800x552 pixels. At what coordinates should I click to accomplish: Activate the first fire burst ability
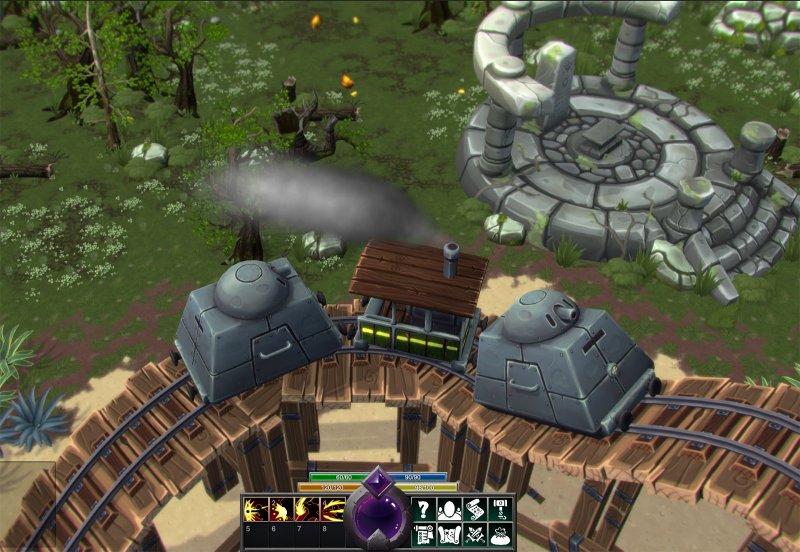tap(254, 510)
